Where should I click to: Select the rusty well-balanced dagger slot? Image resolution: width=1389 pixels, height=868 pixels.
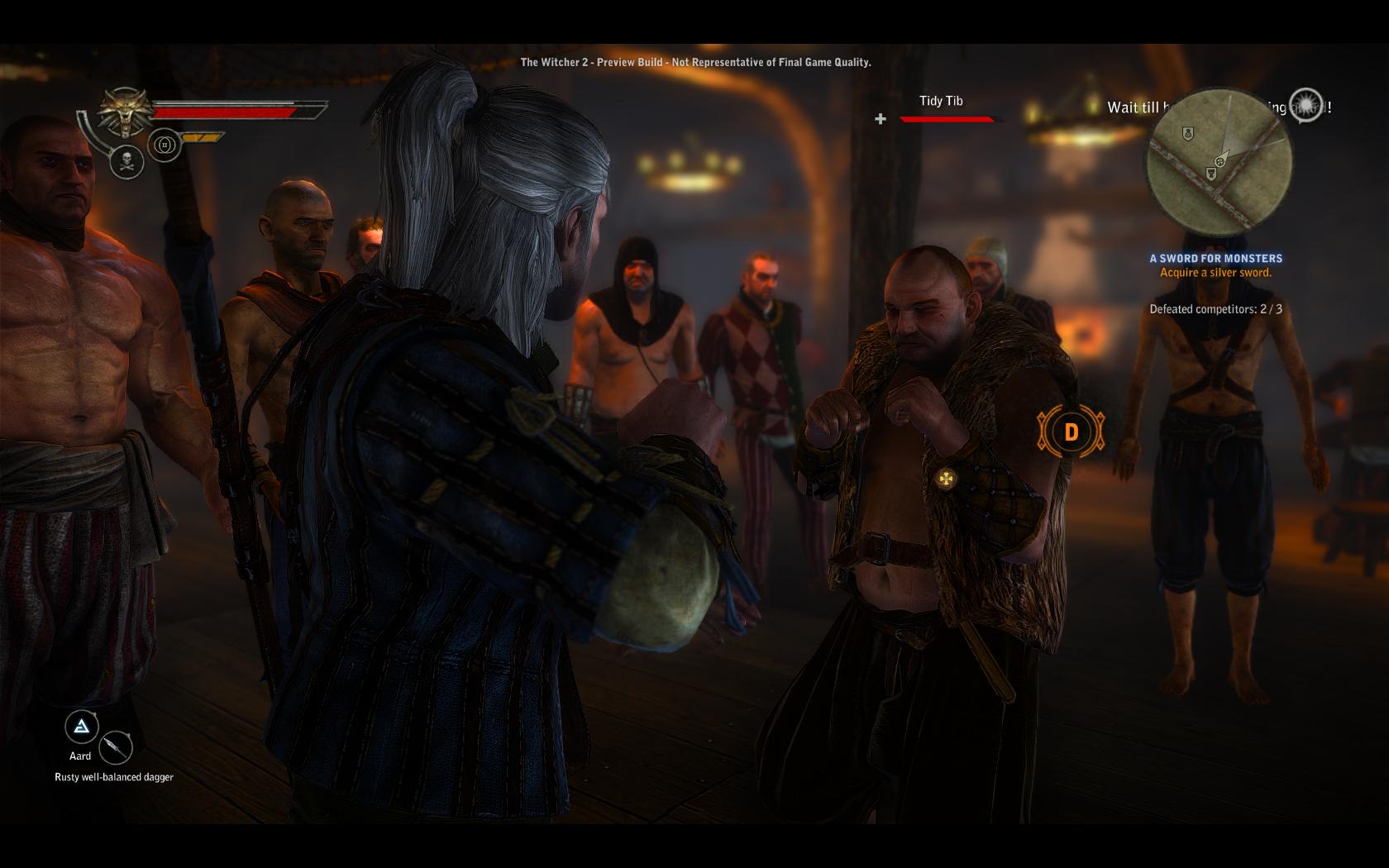coord(116,747)
